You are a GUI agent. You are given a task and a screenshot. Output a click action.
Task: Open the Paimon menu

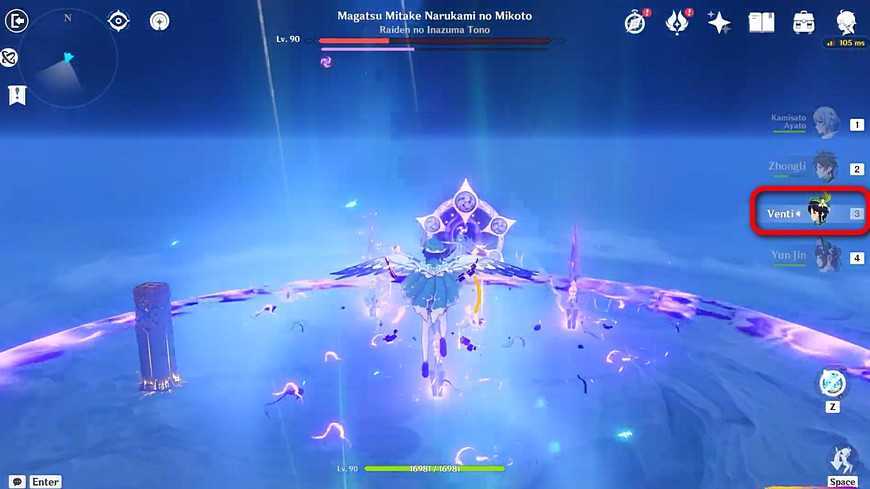[846, 22]
